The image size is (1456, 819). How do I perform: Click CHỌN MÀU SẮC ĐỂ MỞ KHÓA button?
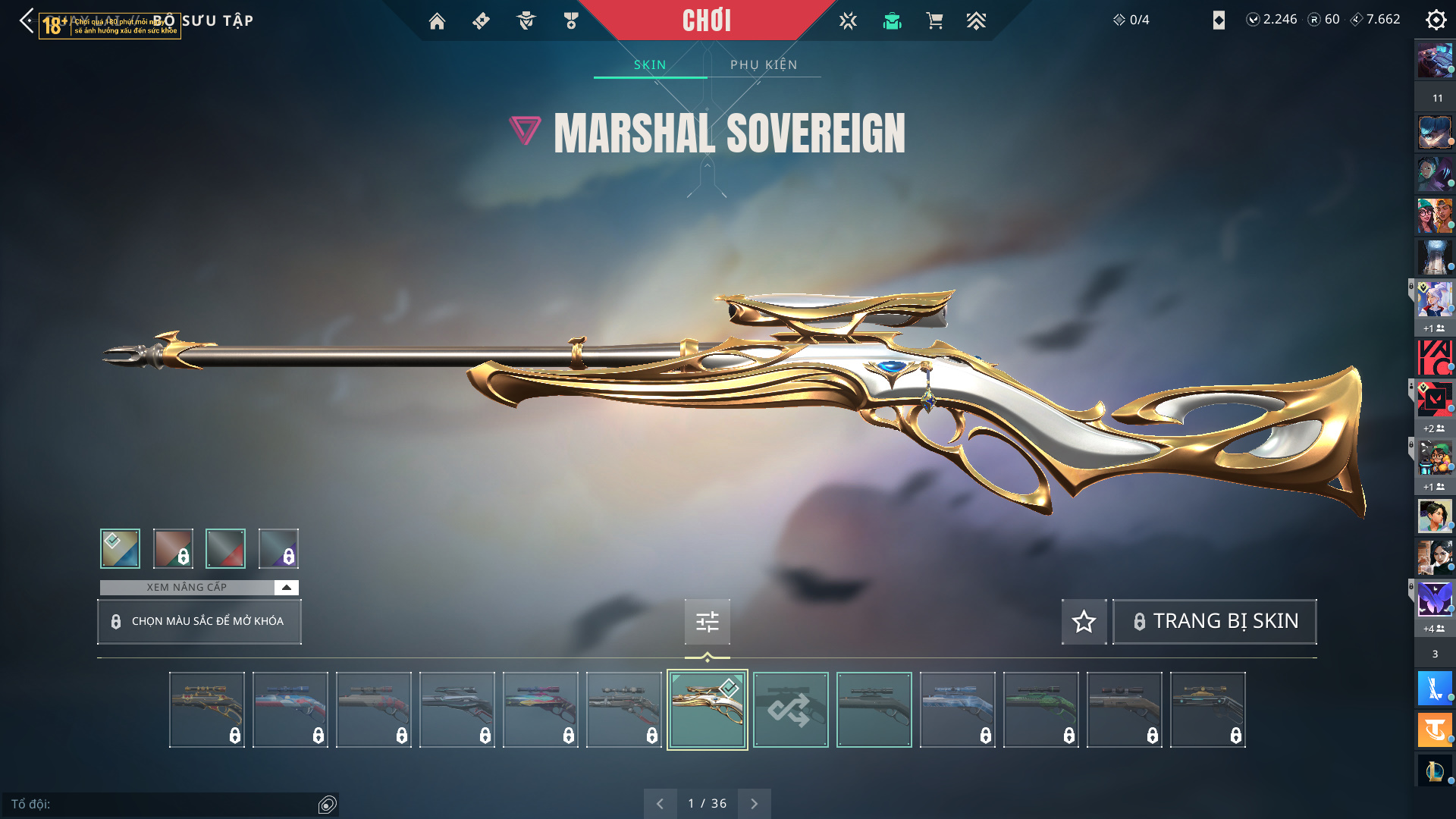click(x=199, y=621)
